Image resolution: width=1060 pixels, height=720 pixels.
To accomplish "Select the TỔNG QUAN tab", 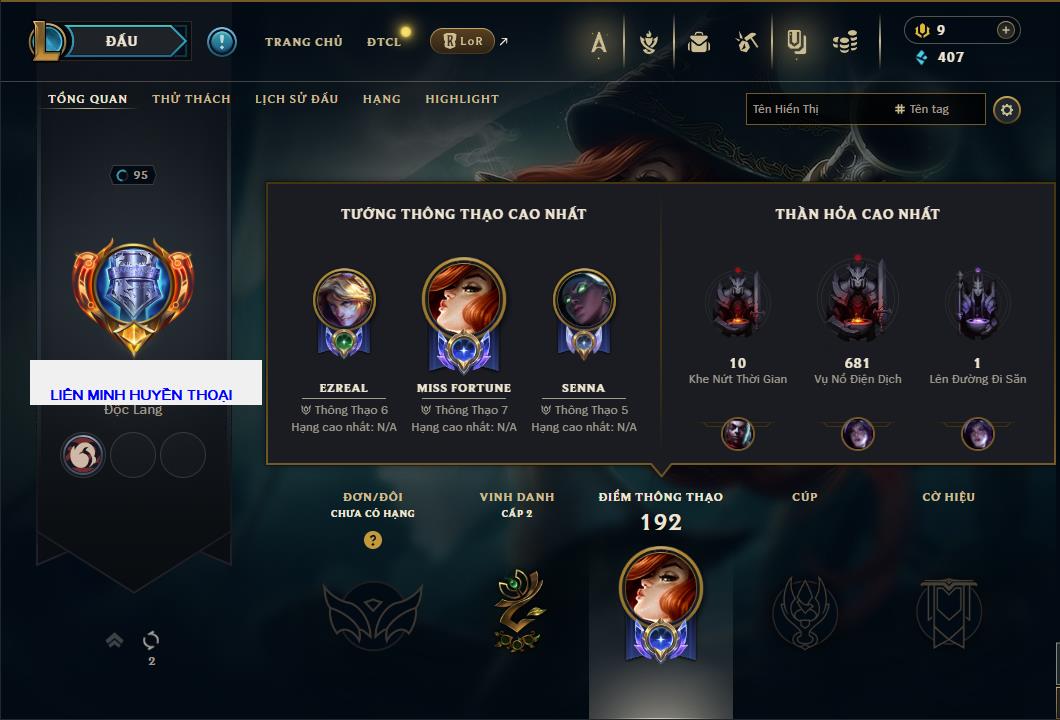I will 88,99.
